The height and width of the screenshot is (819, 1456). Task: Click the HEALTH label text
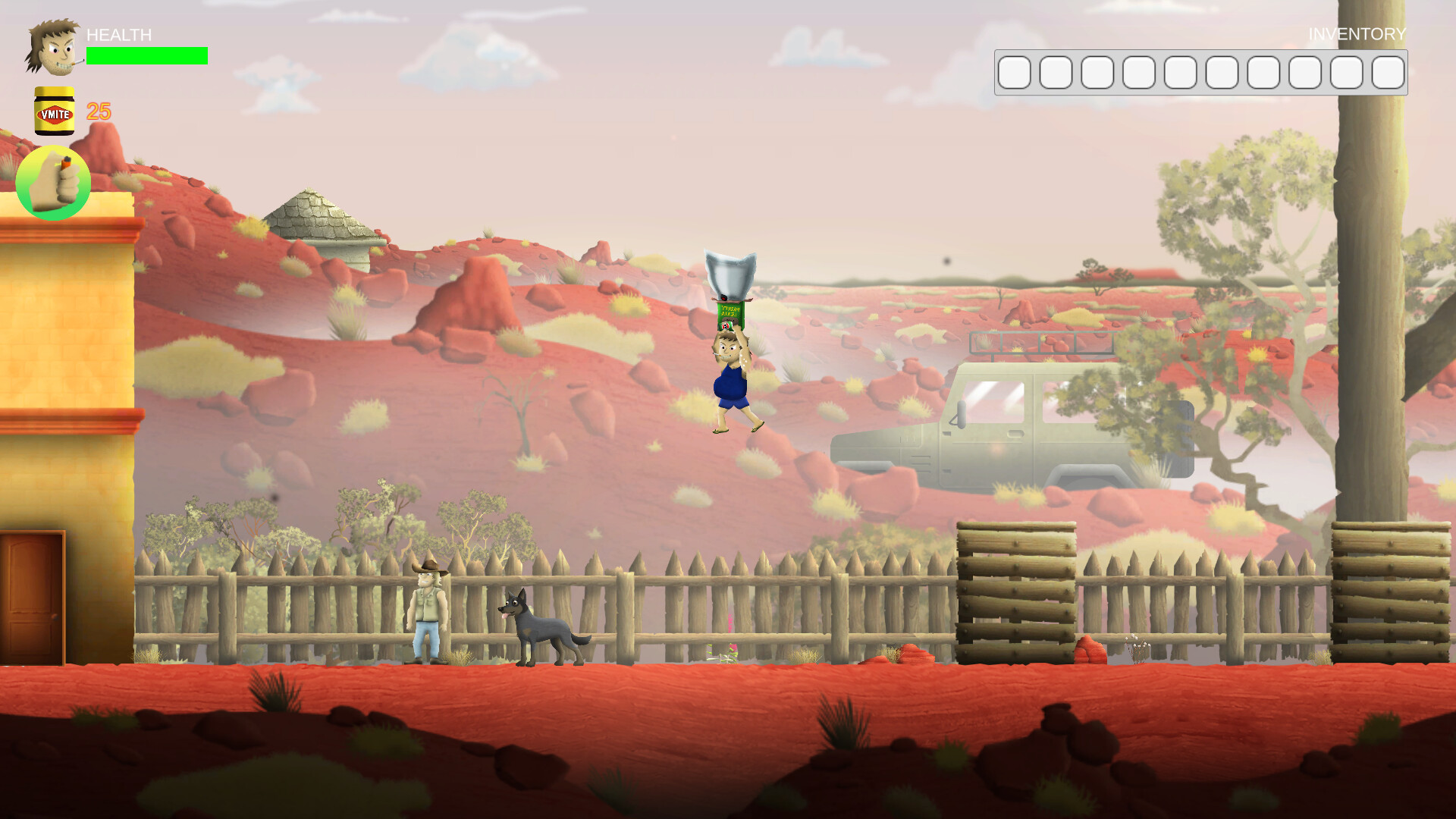click(x=118, y=35)
